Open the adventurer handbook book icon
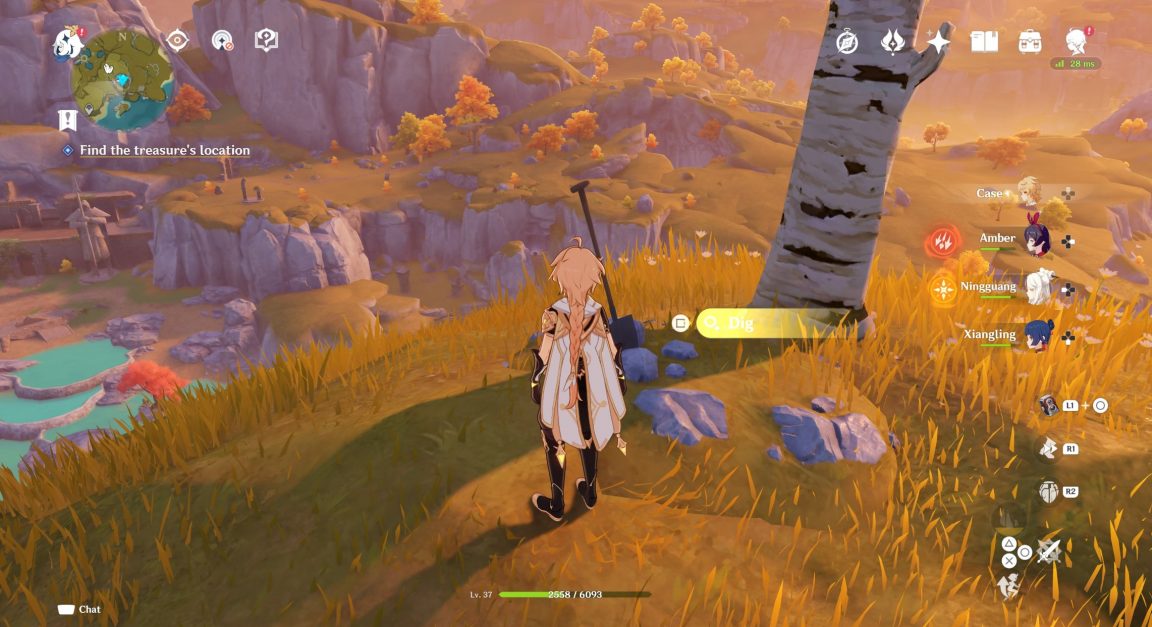 [984, 41]
